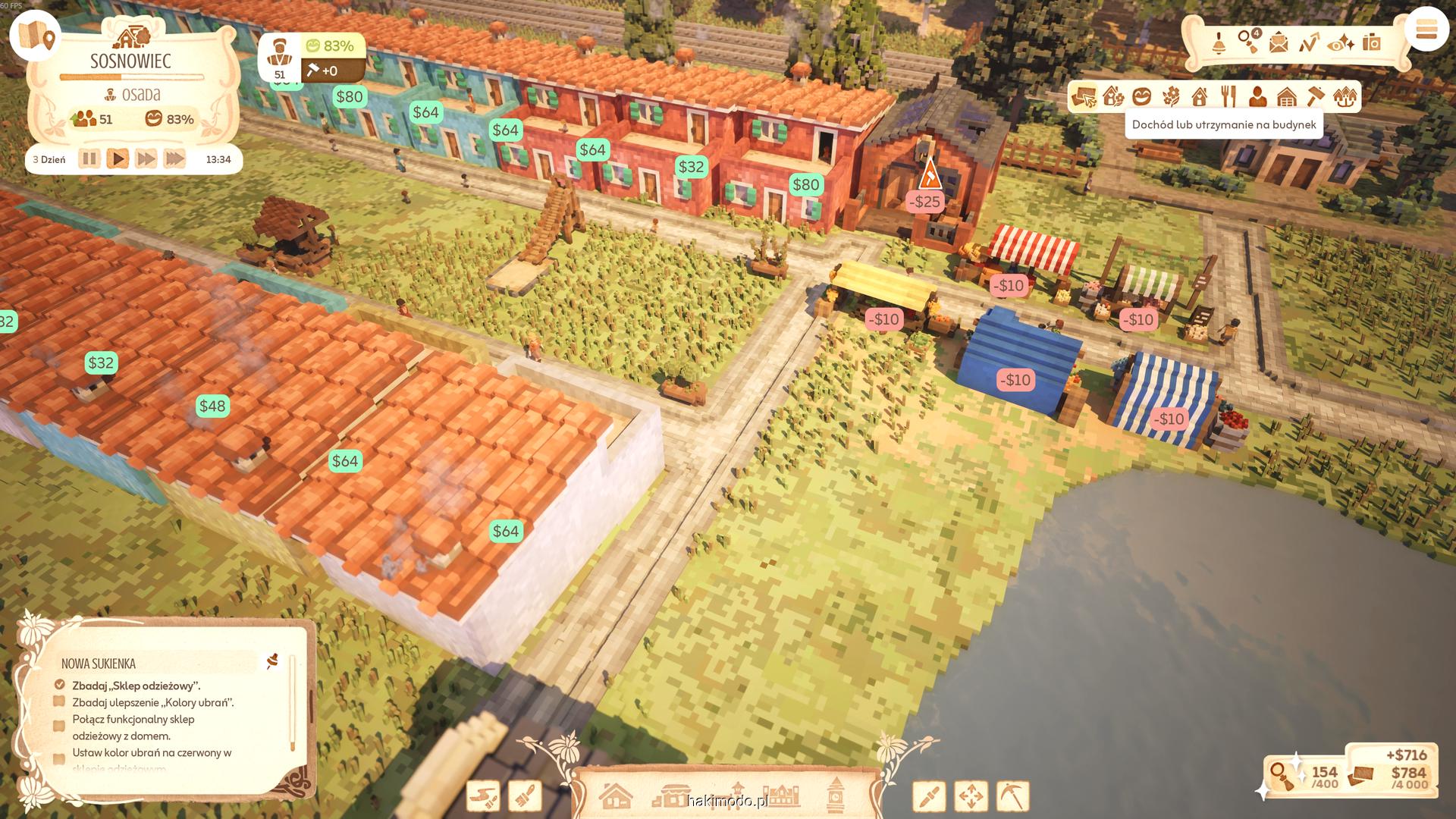
Task: Select the fork and knife food overlay
Action: (x=1228, y=97)
